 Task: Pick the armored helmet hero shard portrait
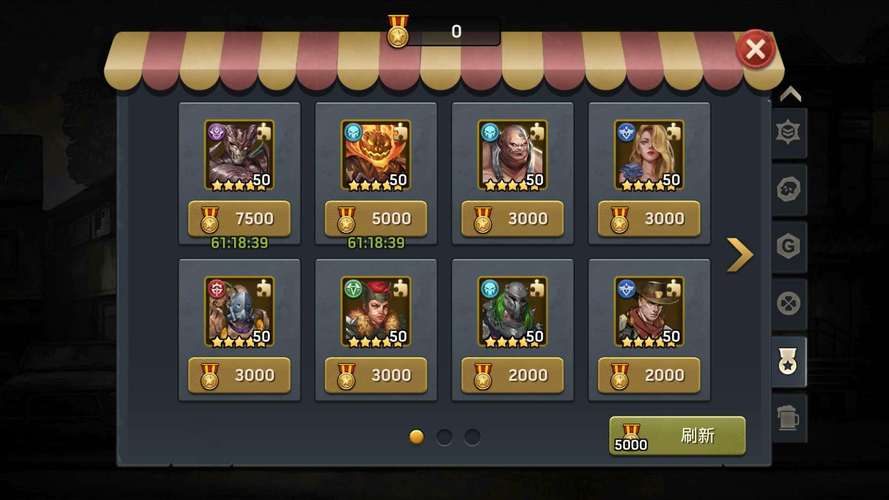coord(512,311)
